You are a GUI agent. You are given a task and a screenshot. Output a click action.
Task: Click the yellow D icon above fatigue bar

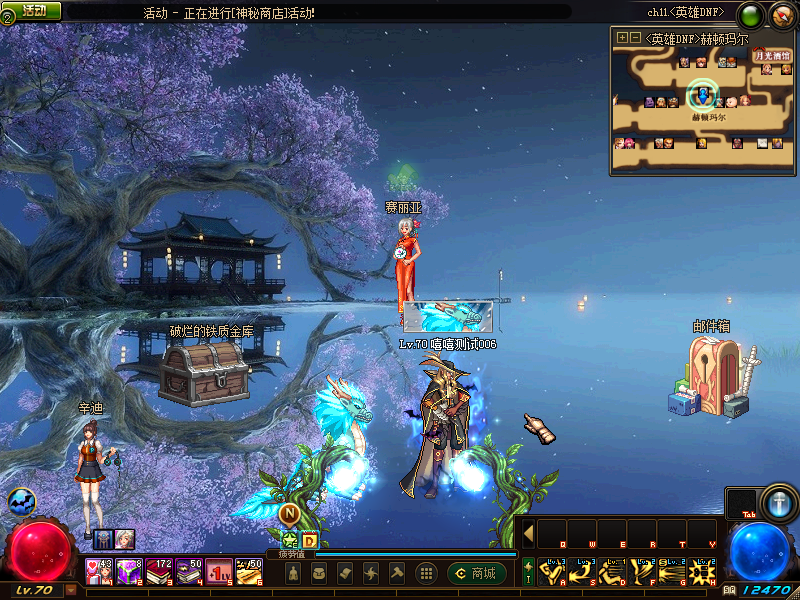[310, 540]
